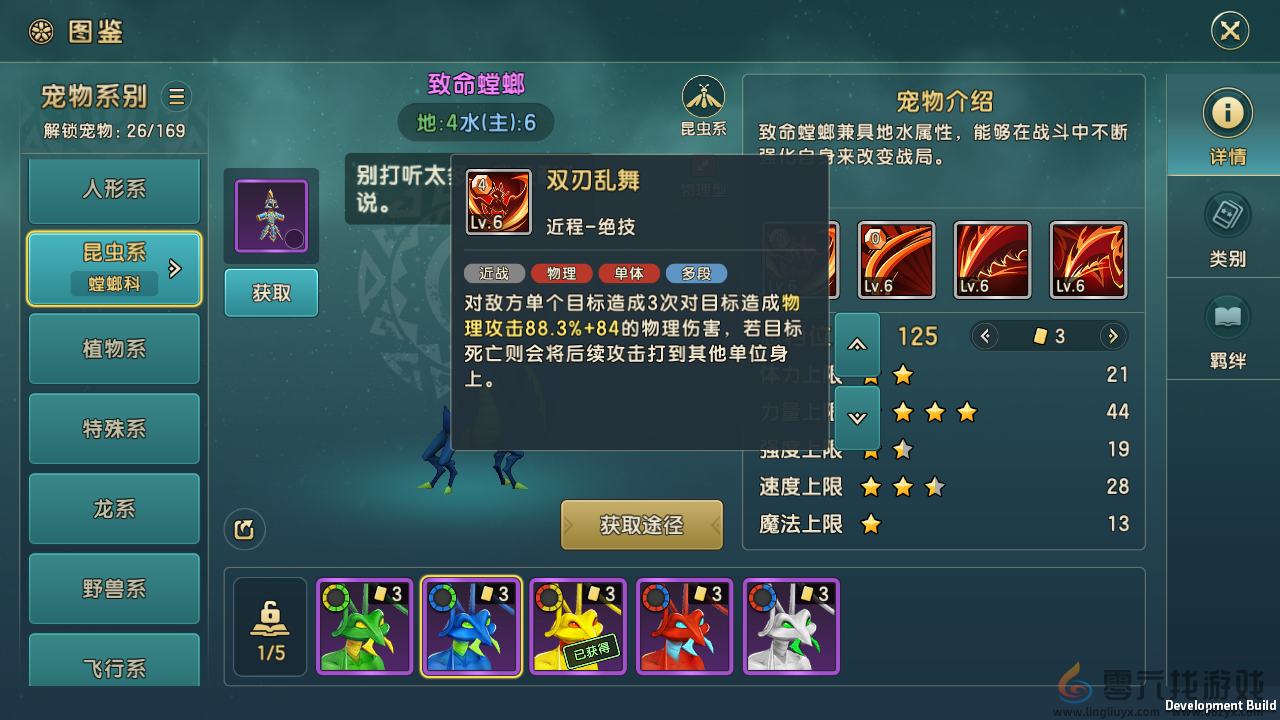Screen dimensions: 1280x720
Task: Click the 图鉴 flower icon in the title bar
Action: pyautogui.click(x=40, y=31)
